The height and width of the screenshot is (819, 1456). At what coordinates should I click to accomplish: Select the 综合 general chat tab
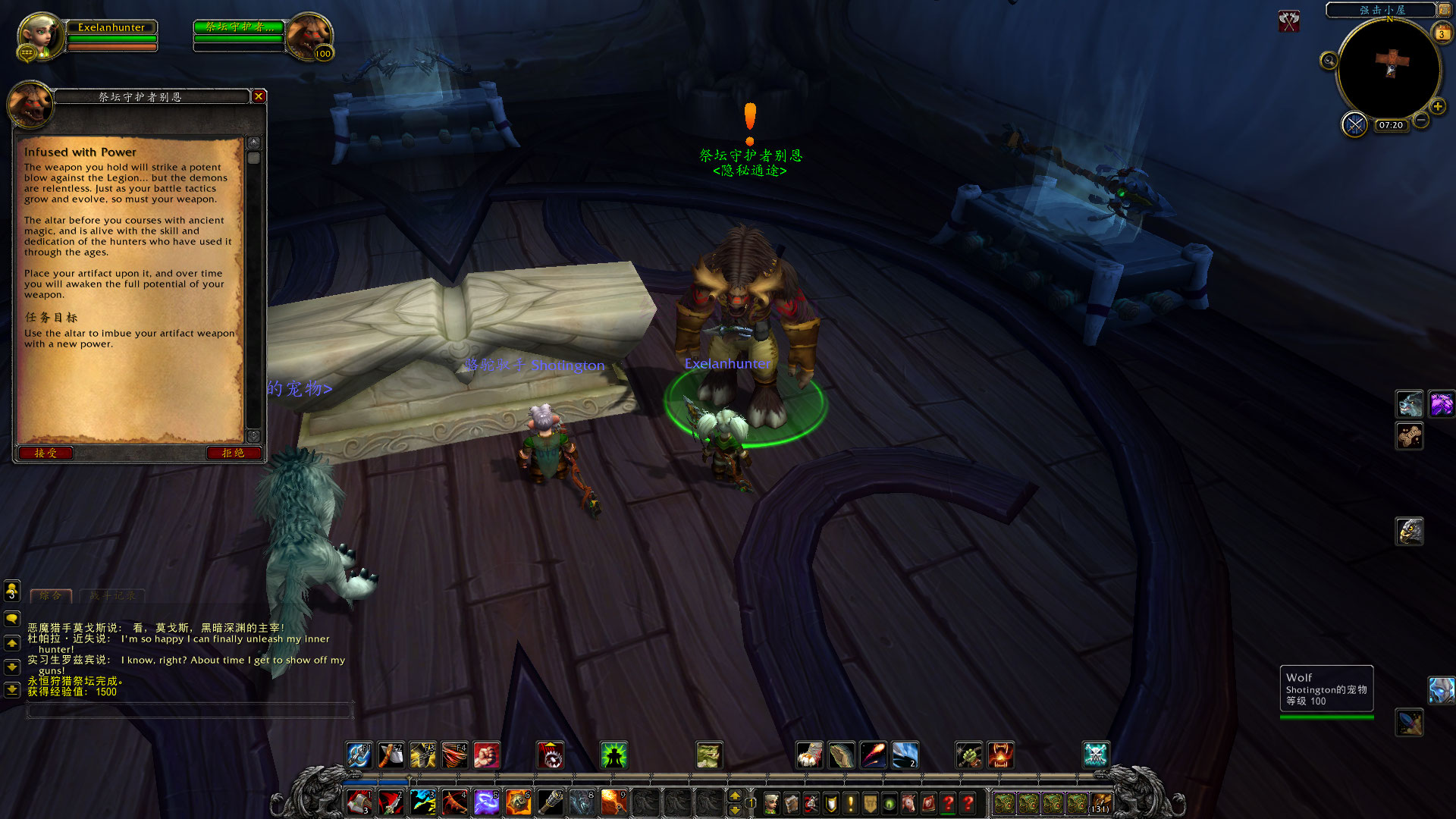click(x=51, y=596)
